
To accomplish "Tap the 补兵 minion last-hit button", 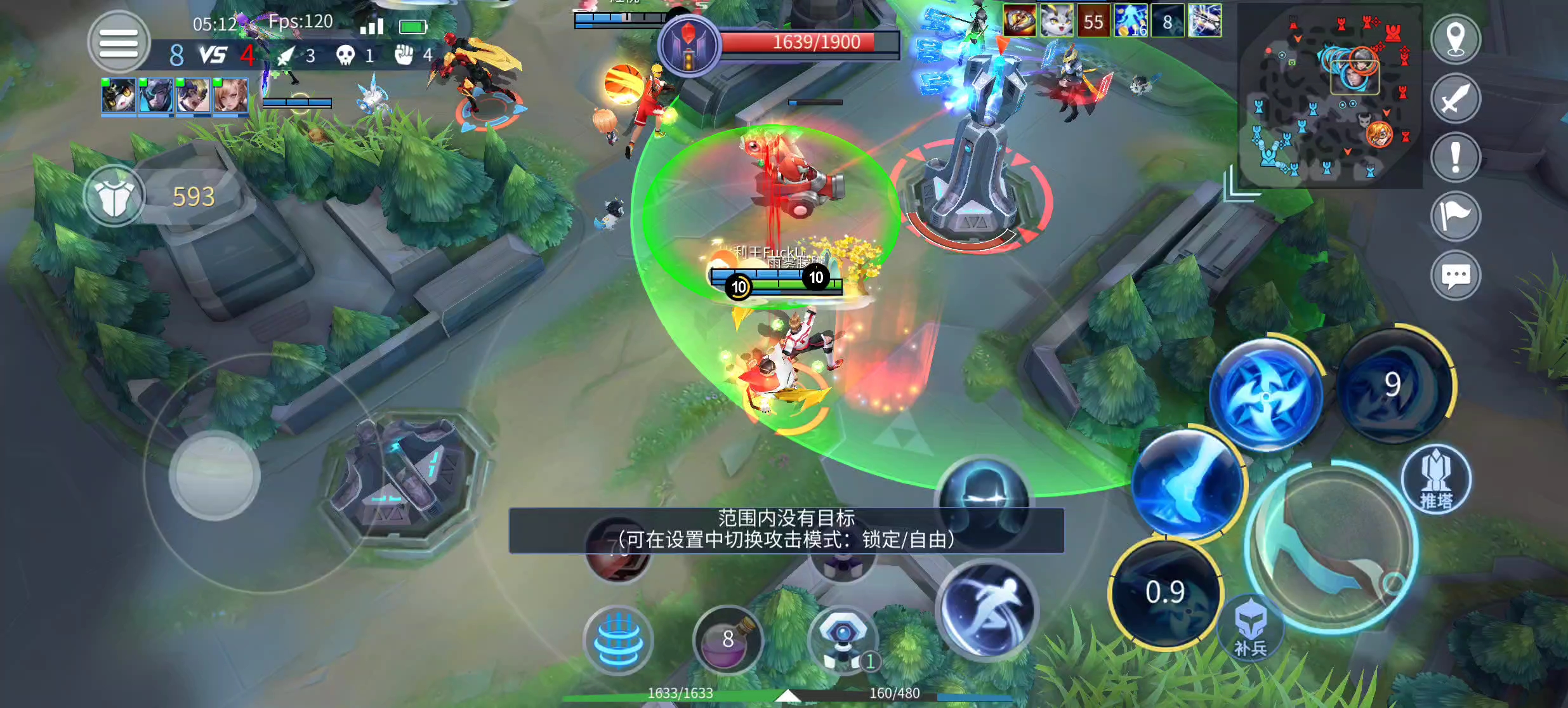I will tap(1251, 628).
